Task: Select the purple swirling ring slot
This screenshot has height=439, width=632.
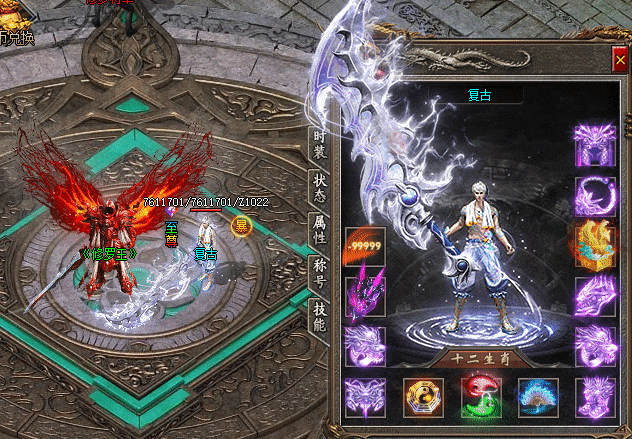Action: coord(594,194)
